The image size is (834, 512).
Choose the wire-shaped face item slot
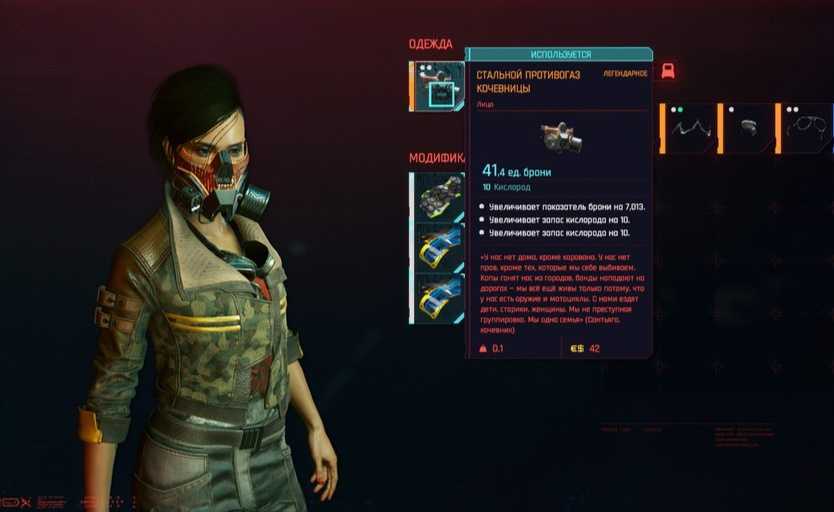click(x=690, y=128)
